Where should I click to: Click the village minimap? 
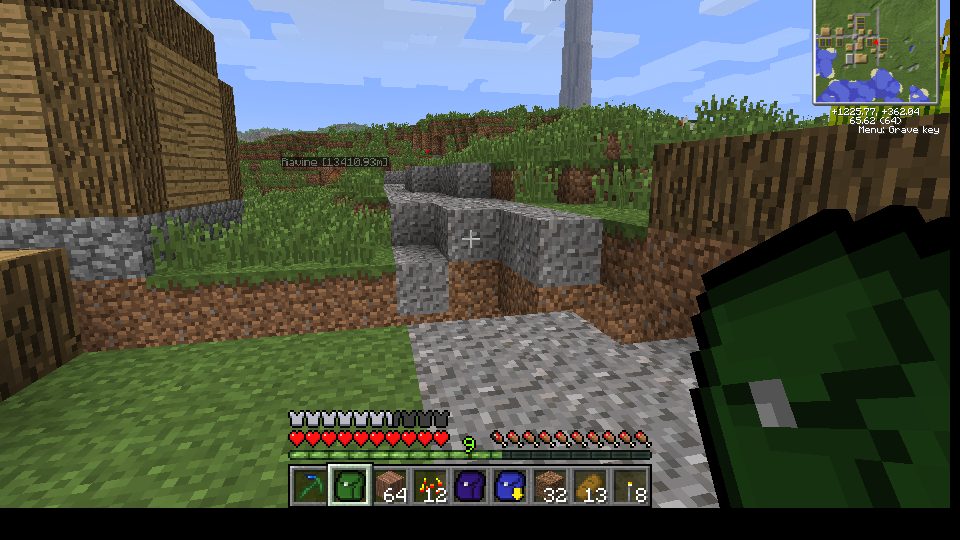pyautogui.click(x=876, y=52)
